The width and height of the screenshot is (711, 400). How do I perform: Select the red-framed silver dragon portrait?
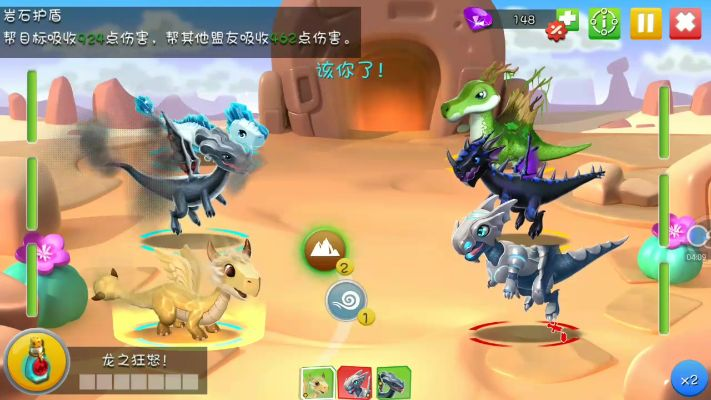pyautogui.click(x=354, y=383)
